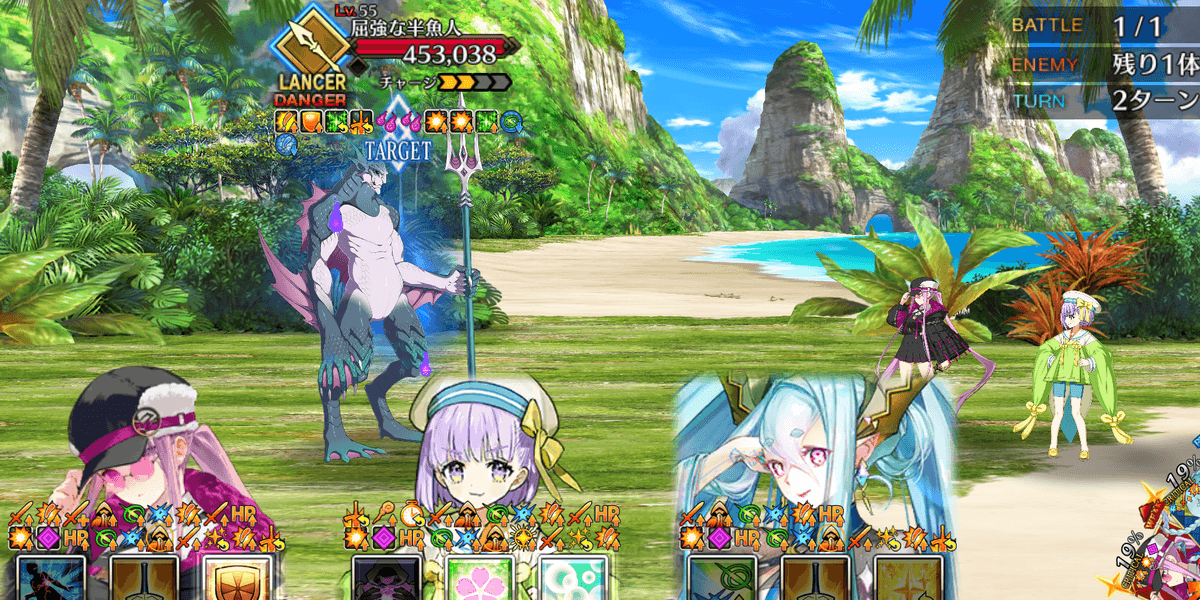
Task: Use the teal bubbles skill
Action: click(572, 580)
